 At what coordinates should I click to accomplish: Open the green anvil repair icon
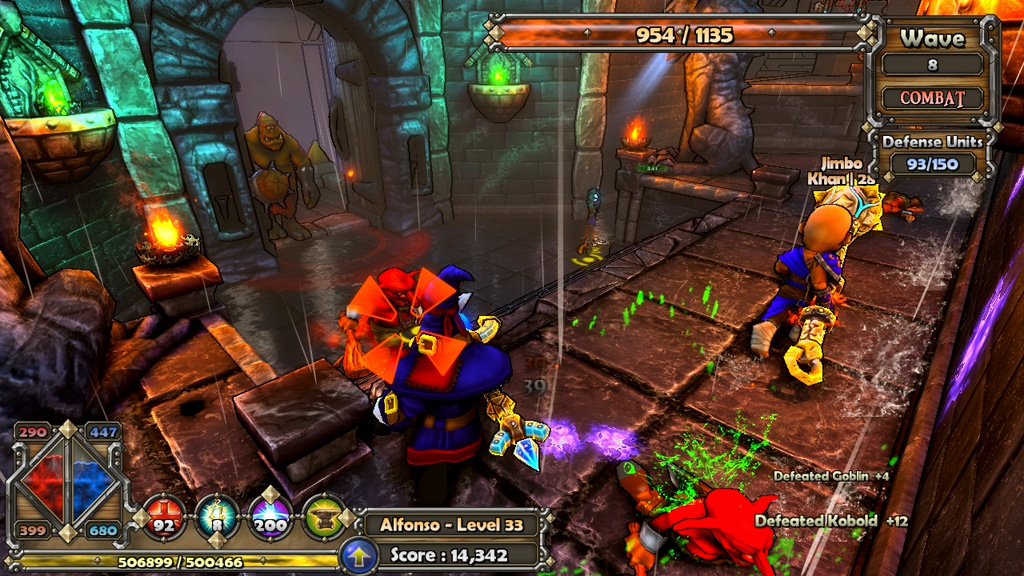323,517
